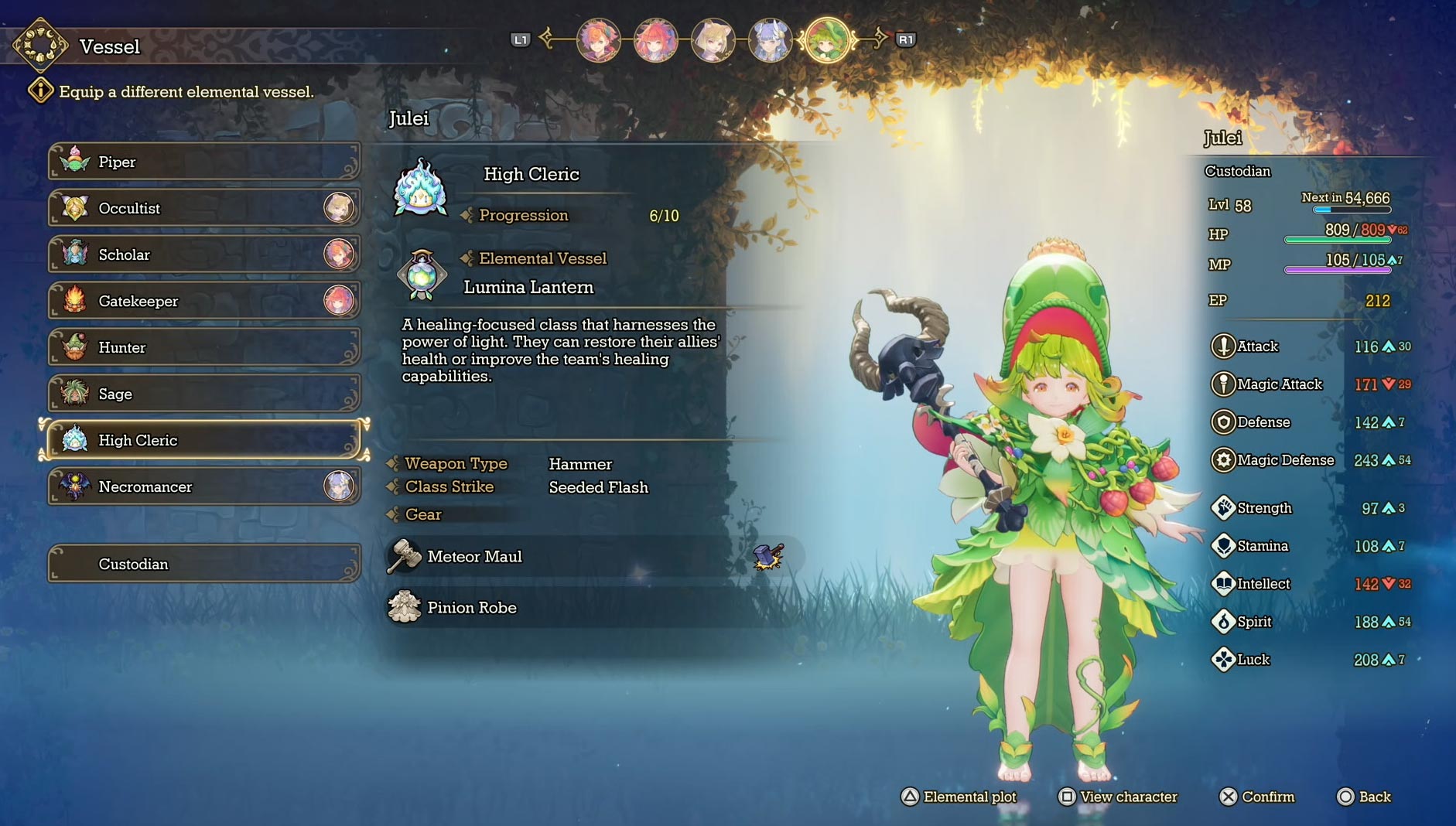
Task: Click the Lumina Lantern elemental vessel icon
Action: pyautogui.click(x=422, y=275)
